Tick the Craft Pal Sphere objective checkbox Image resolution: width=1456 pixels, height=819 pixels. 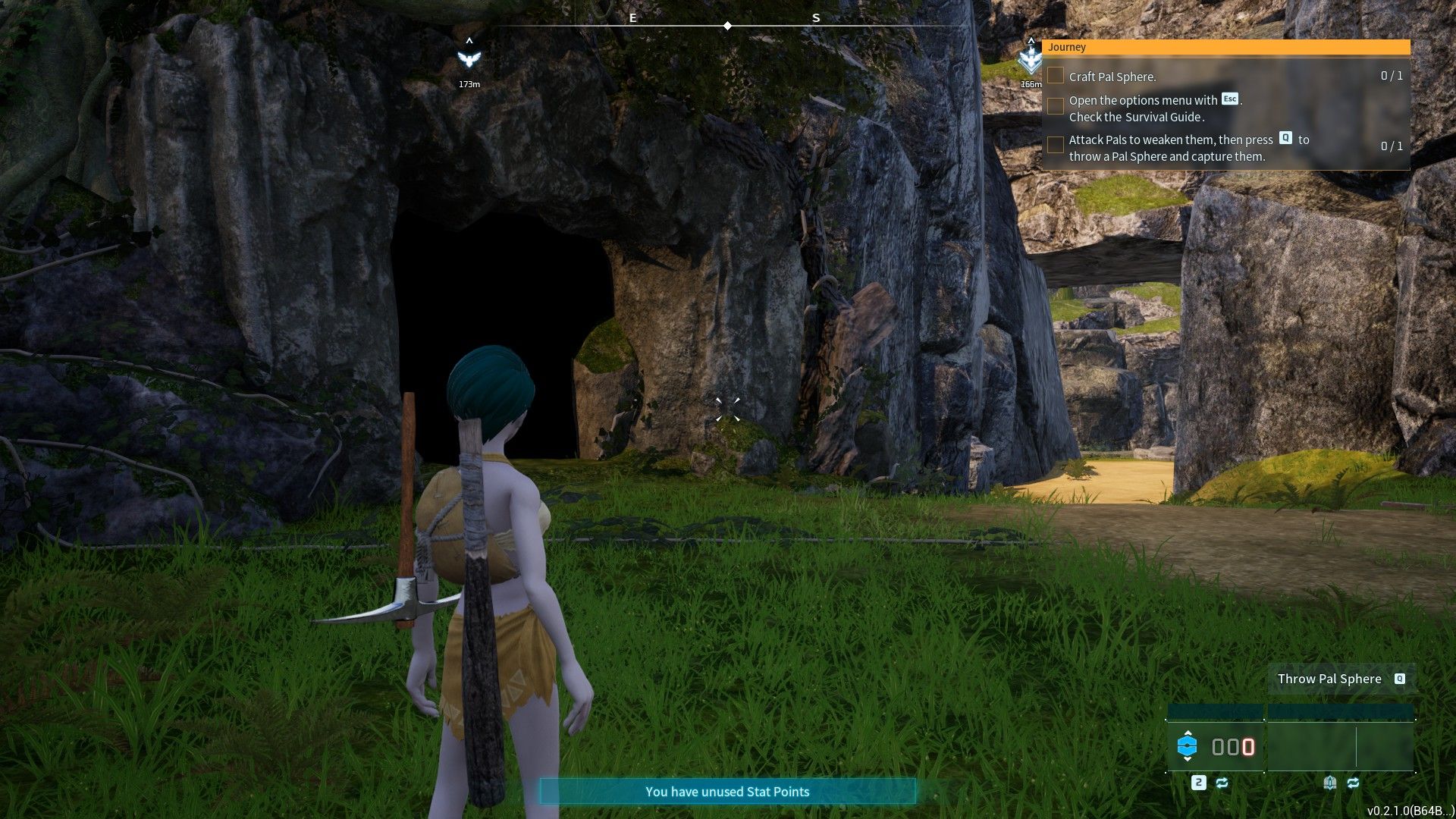(1056, 76)
